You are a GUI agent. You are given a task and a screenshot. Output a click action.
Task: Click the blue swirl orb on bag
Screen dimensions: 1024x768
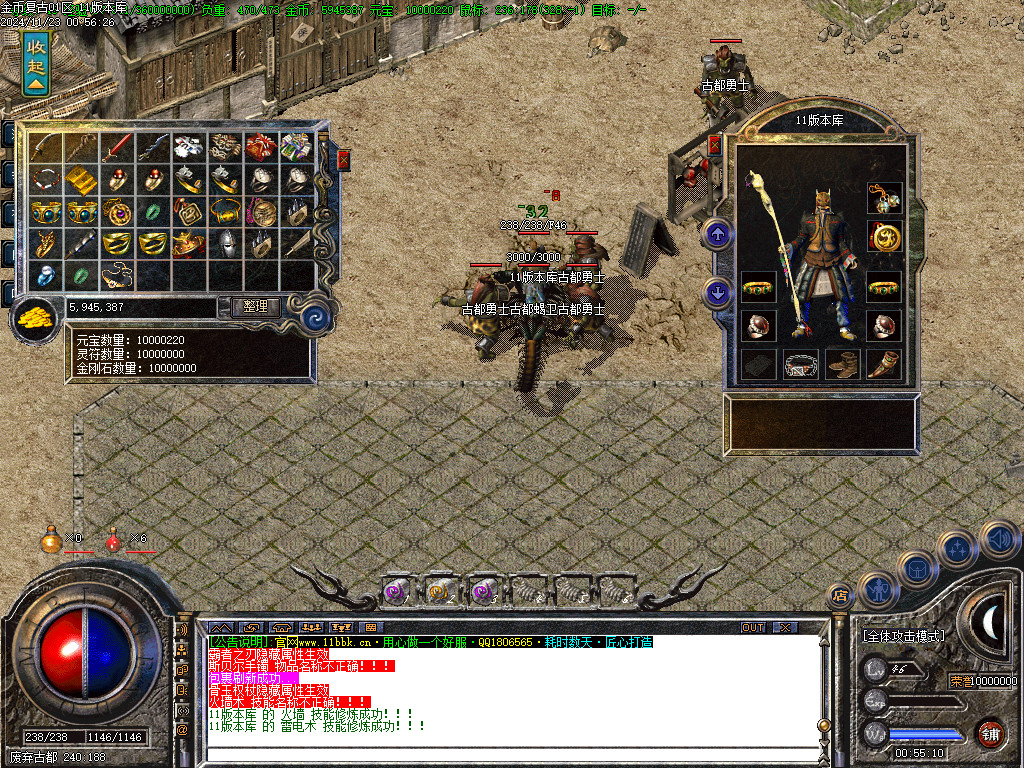pos(317,318)
